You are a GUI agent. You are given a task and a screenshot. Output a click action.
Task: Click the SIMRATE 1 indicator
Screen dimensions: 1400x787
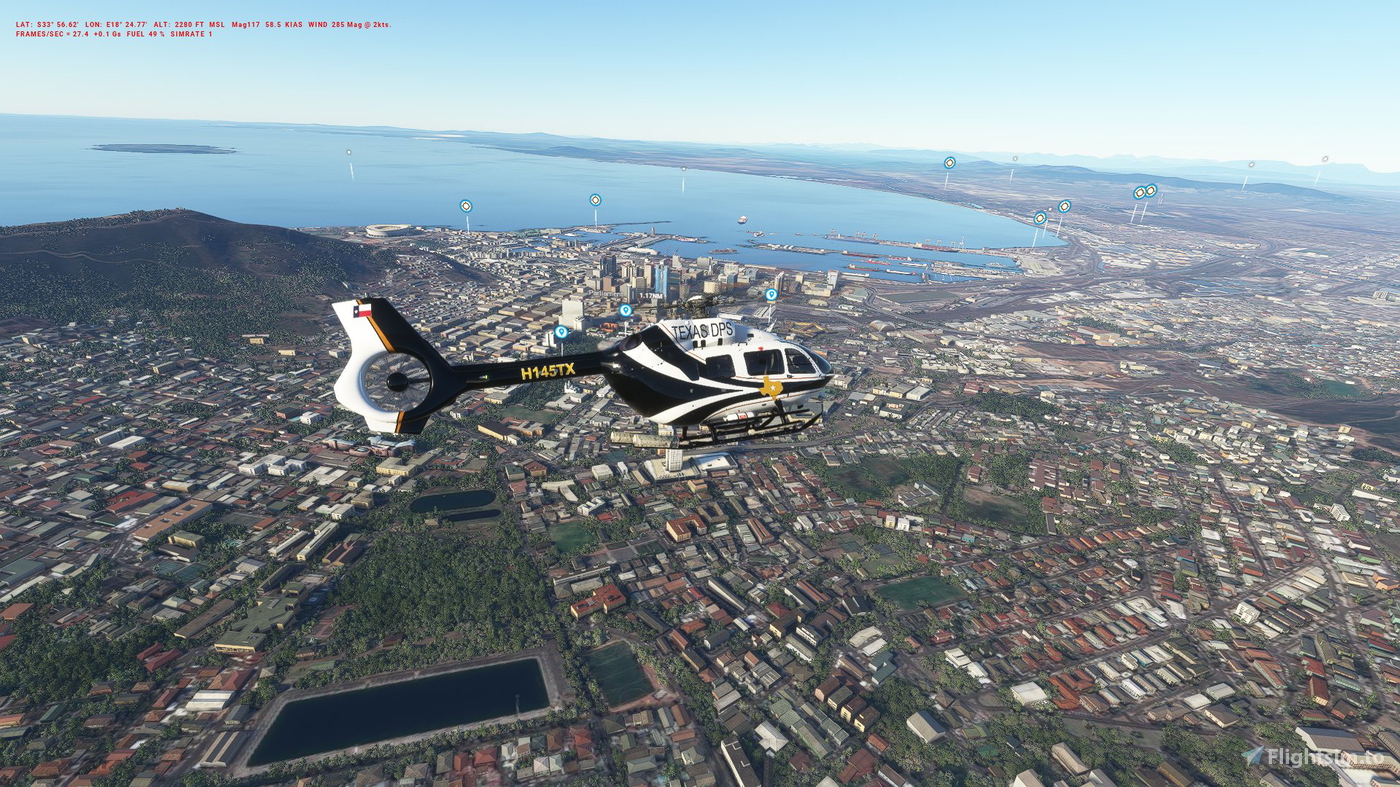click(x=192, y=32)
